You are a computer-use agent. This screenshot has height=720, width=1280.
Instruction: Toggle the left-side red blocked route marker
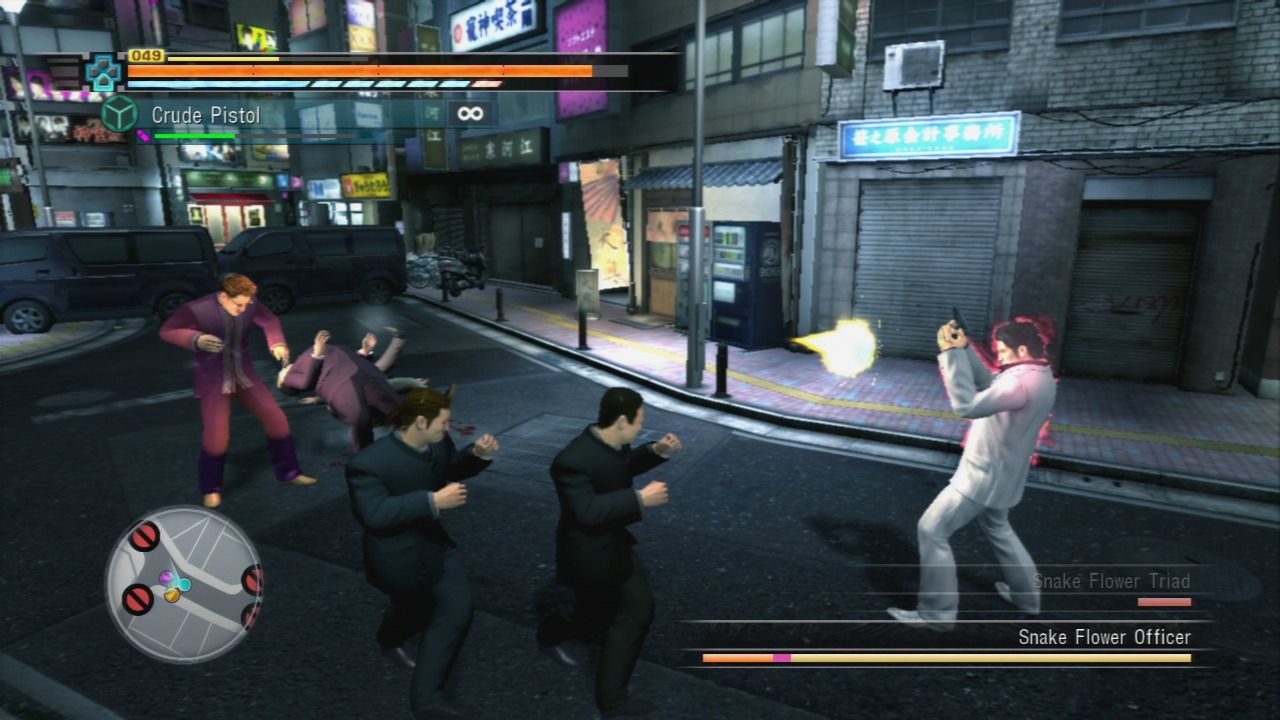tap(137, 599)
